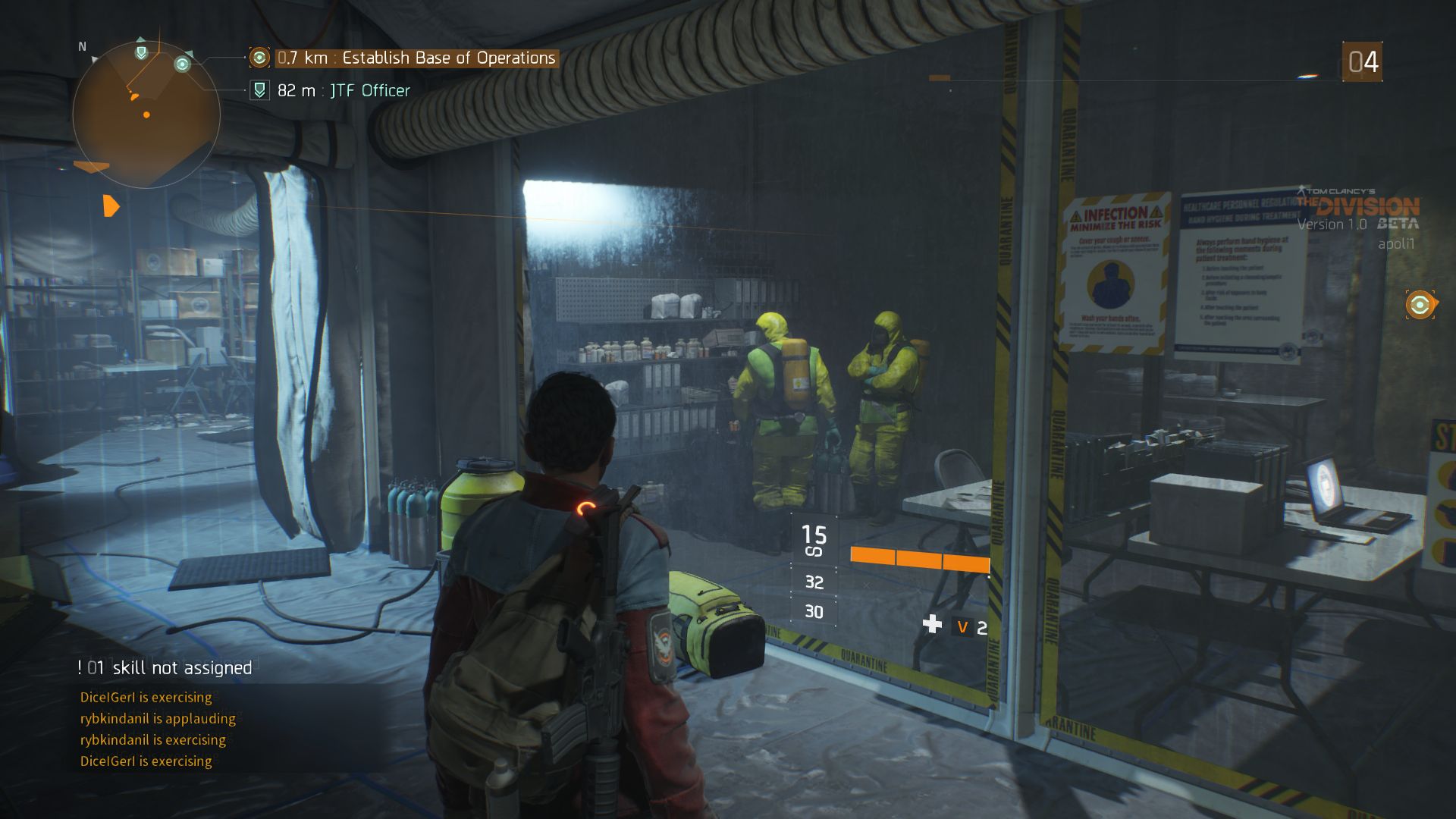Click the circular orange minimap

pyautogui.click(x=146, y=115)
